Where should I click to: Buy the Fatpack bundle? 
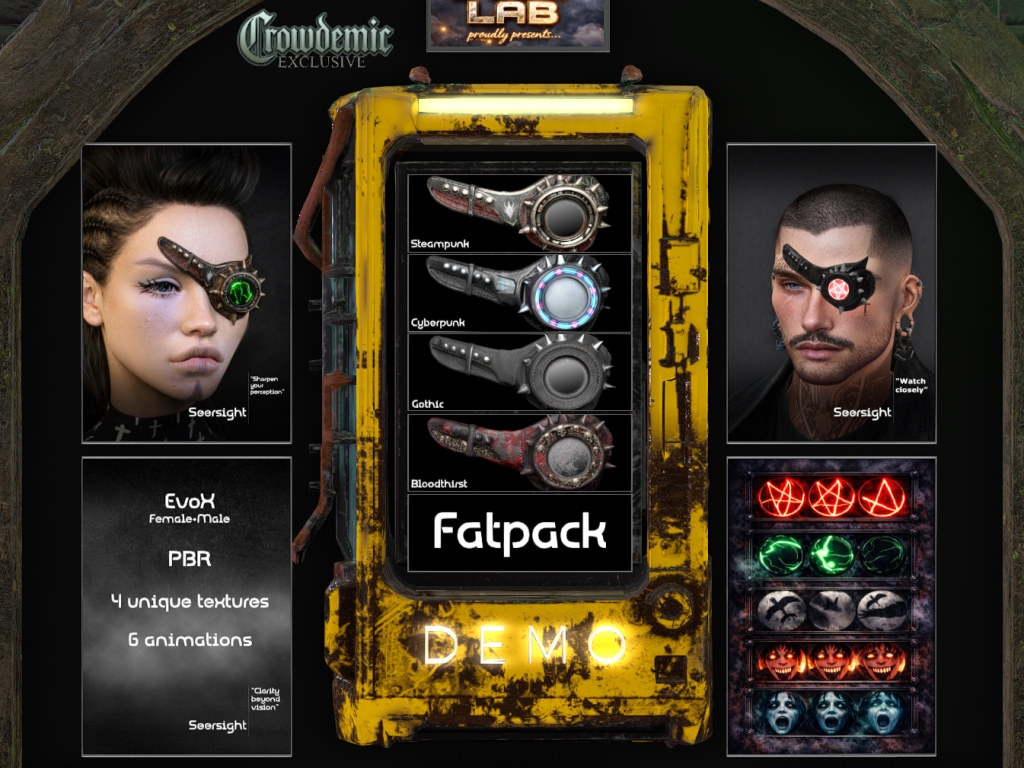pyautogui.click(x=519, y=532)
